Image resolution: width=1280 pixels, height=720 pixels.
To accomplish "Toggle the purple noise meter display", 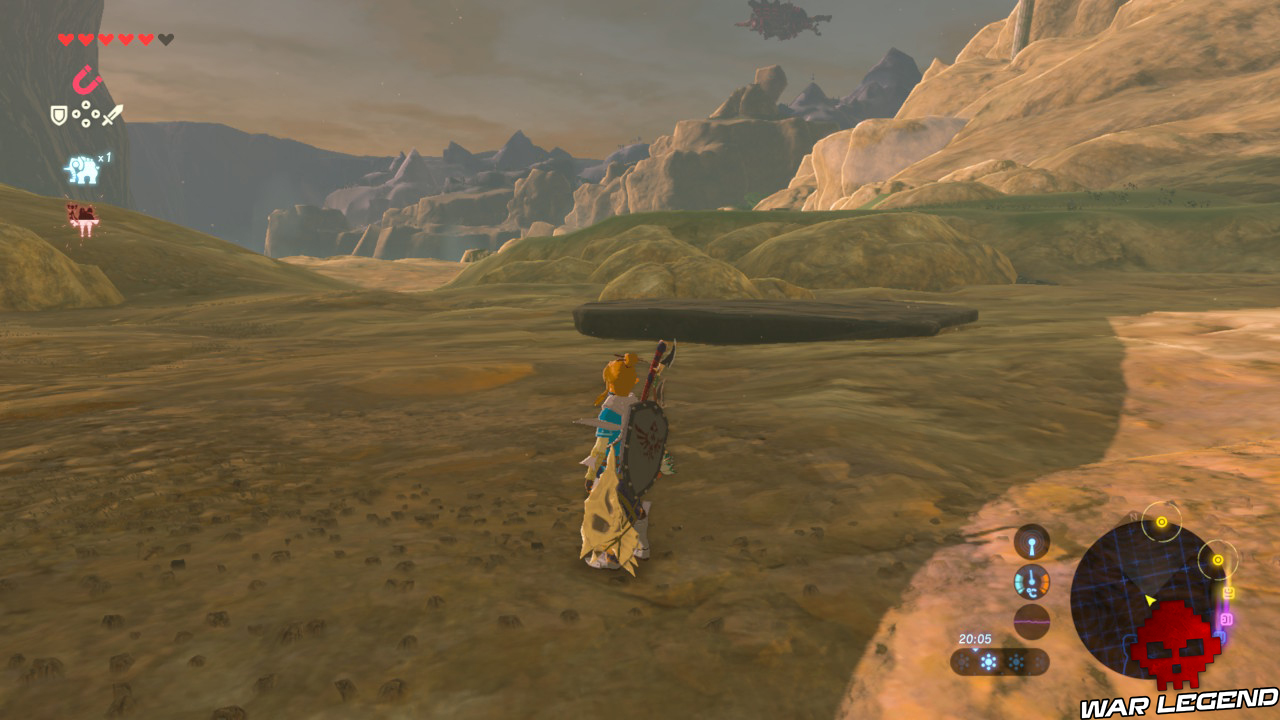I will 1031,622.
